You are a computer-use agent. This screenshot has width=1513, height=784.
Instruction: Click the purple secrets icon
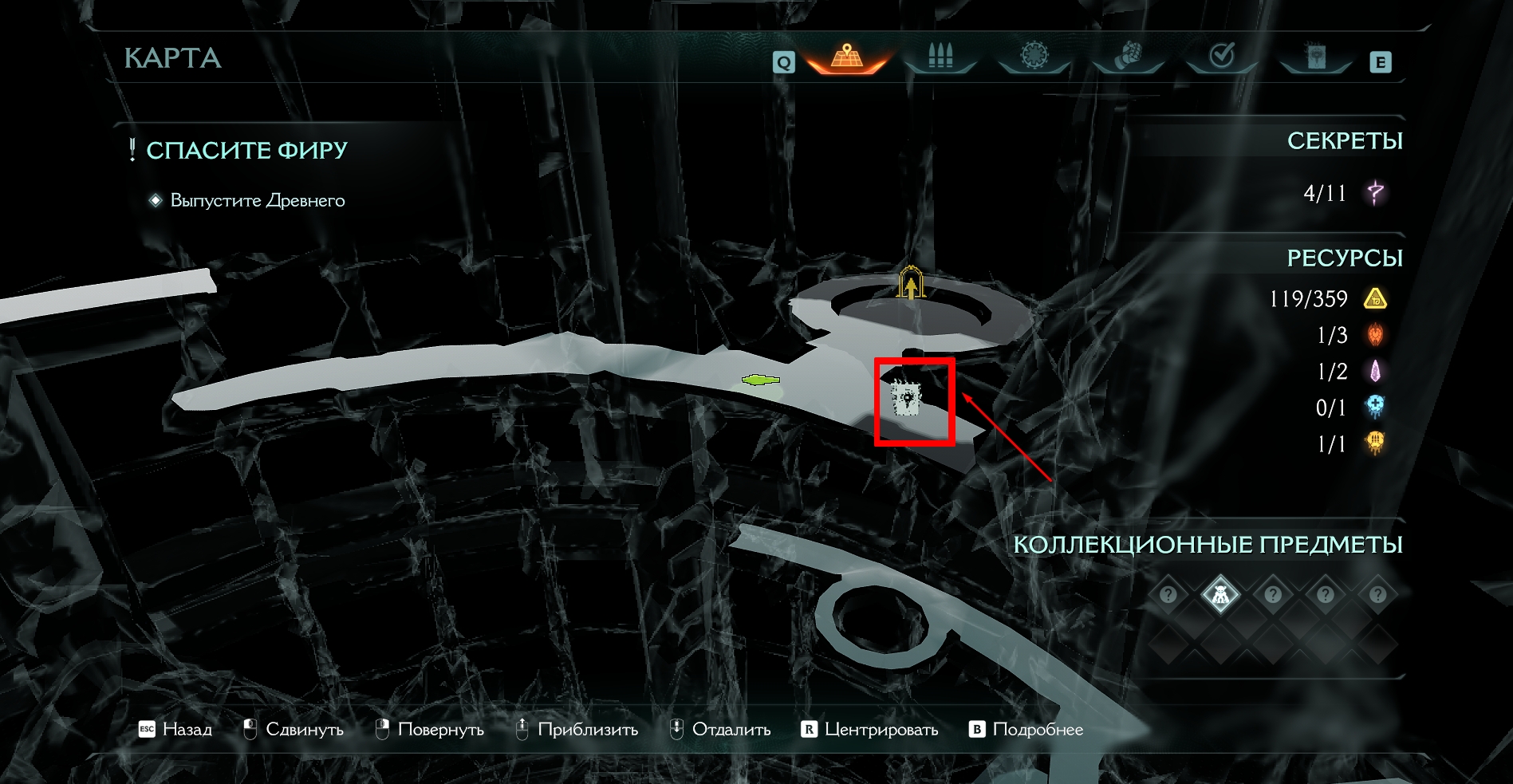click(1376, 192)
